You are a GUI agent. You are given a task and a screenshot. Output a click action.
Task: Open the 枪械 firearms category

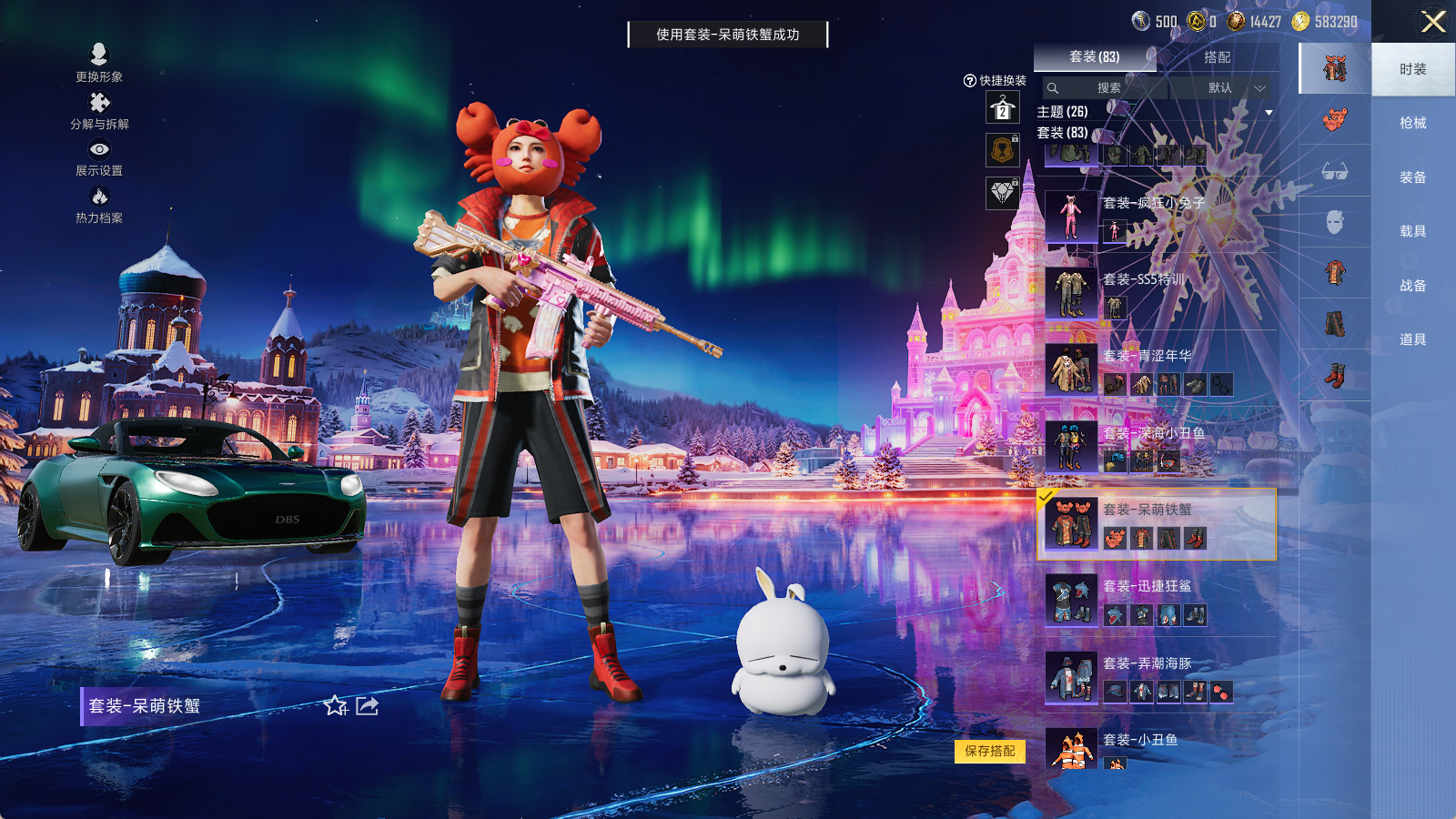(1412, 123)
